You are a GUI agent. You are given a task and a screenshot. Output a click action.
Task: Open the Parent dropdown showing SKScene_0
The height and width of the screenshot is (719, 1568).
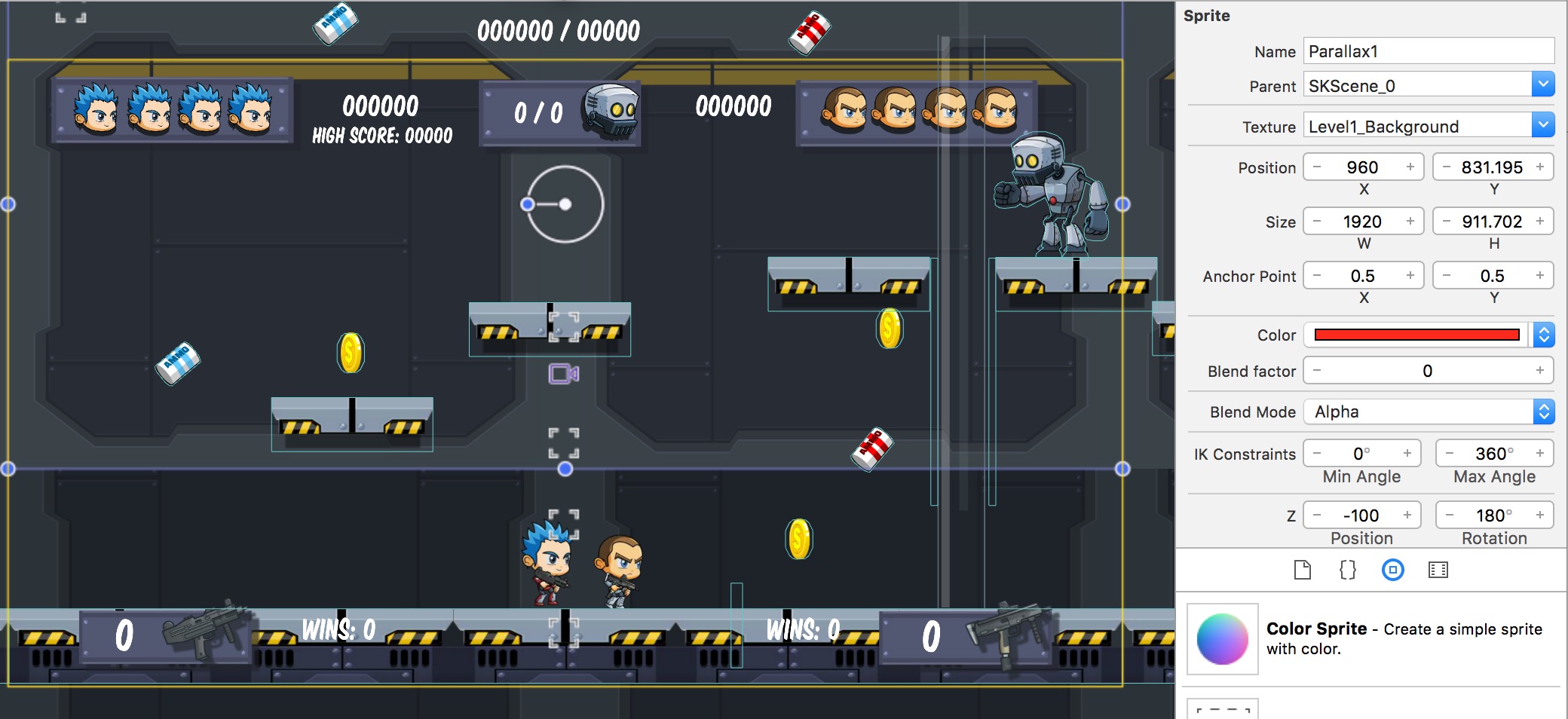(1545, 84)
